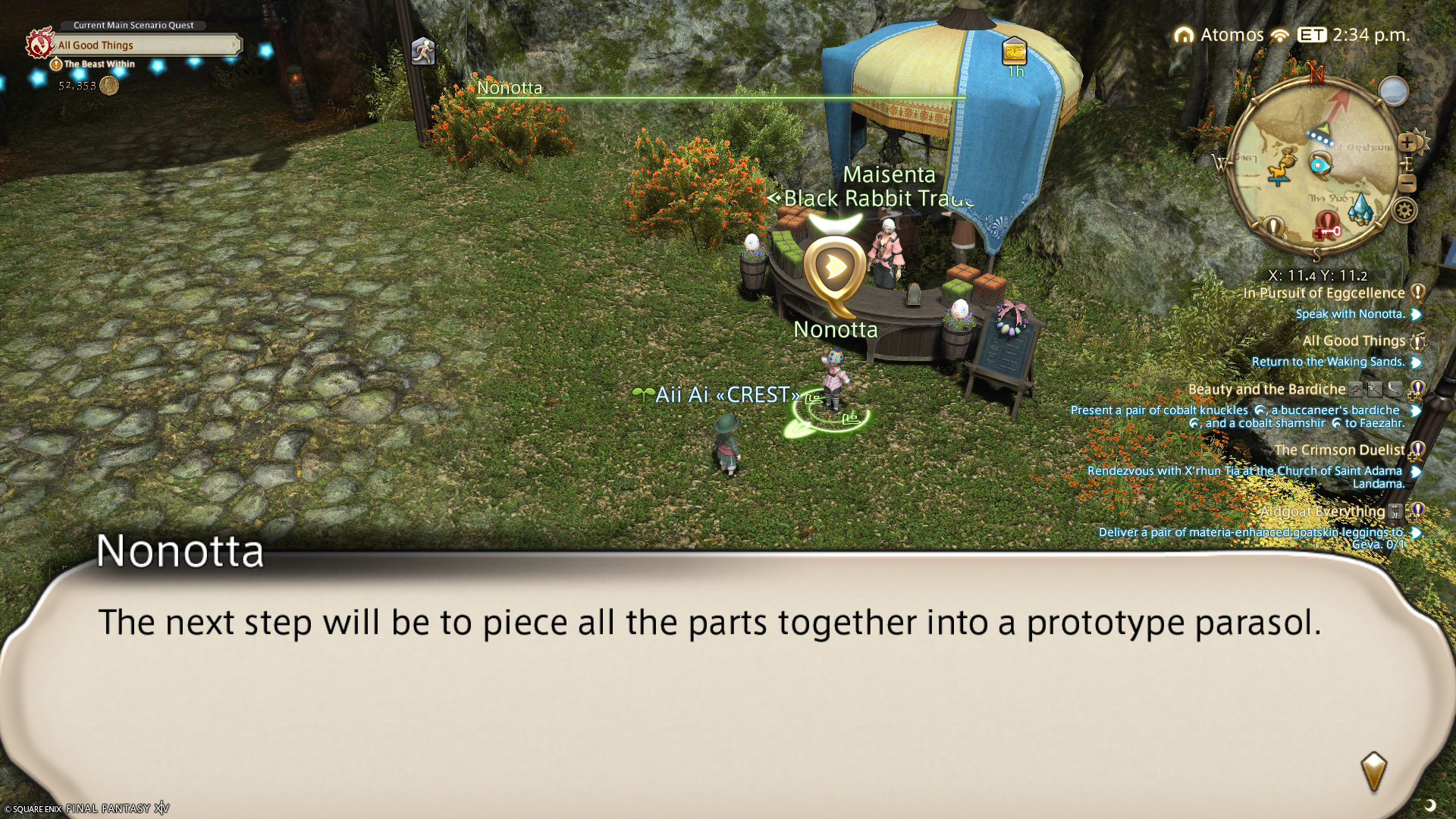This screenshot has width=1456, height=819.
Task: Click the yellow 1h buff status icon
Action: (1015, 52)
